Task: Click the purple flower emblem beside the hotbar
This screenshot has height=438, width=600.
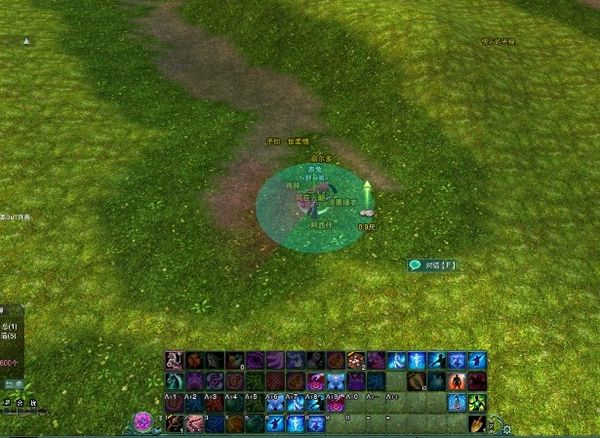Action: click(x=142, y=421)
